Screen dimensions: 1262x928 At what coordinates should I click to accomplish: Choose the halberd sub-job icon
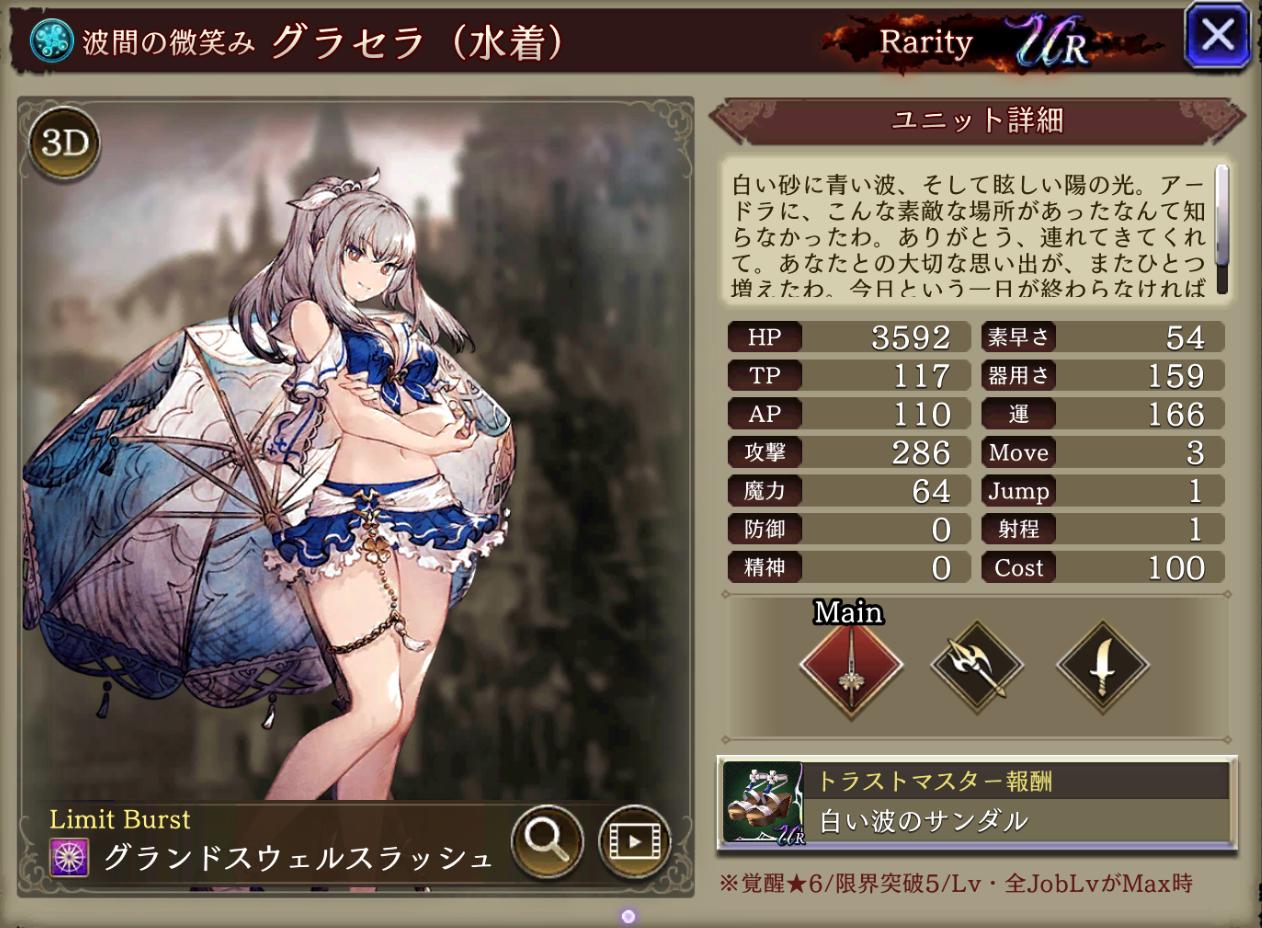coord(977,666)
